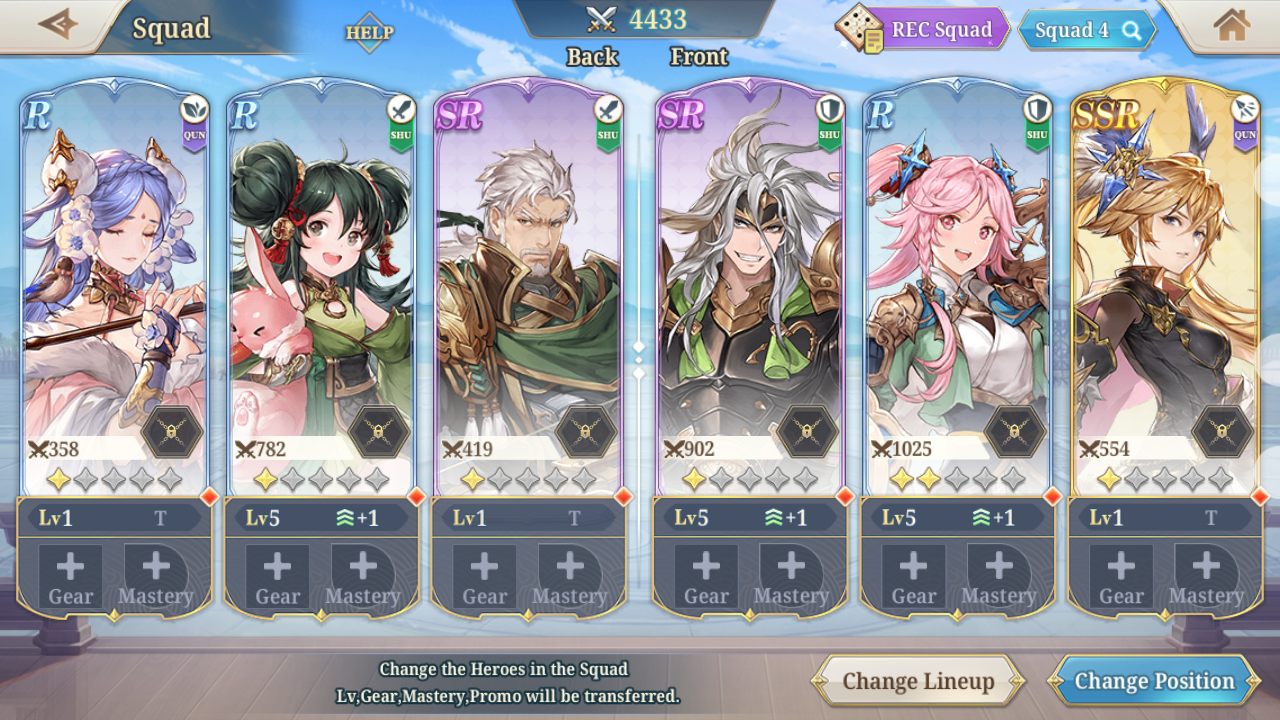Select the green-haired girl with pink rabbit

(x=321, y=280)
